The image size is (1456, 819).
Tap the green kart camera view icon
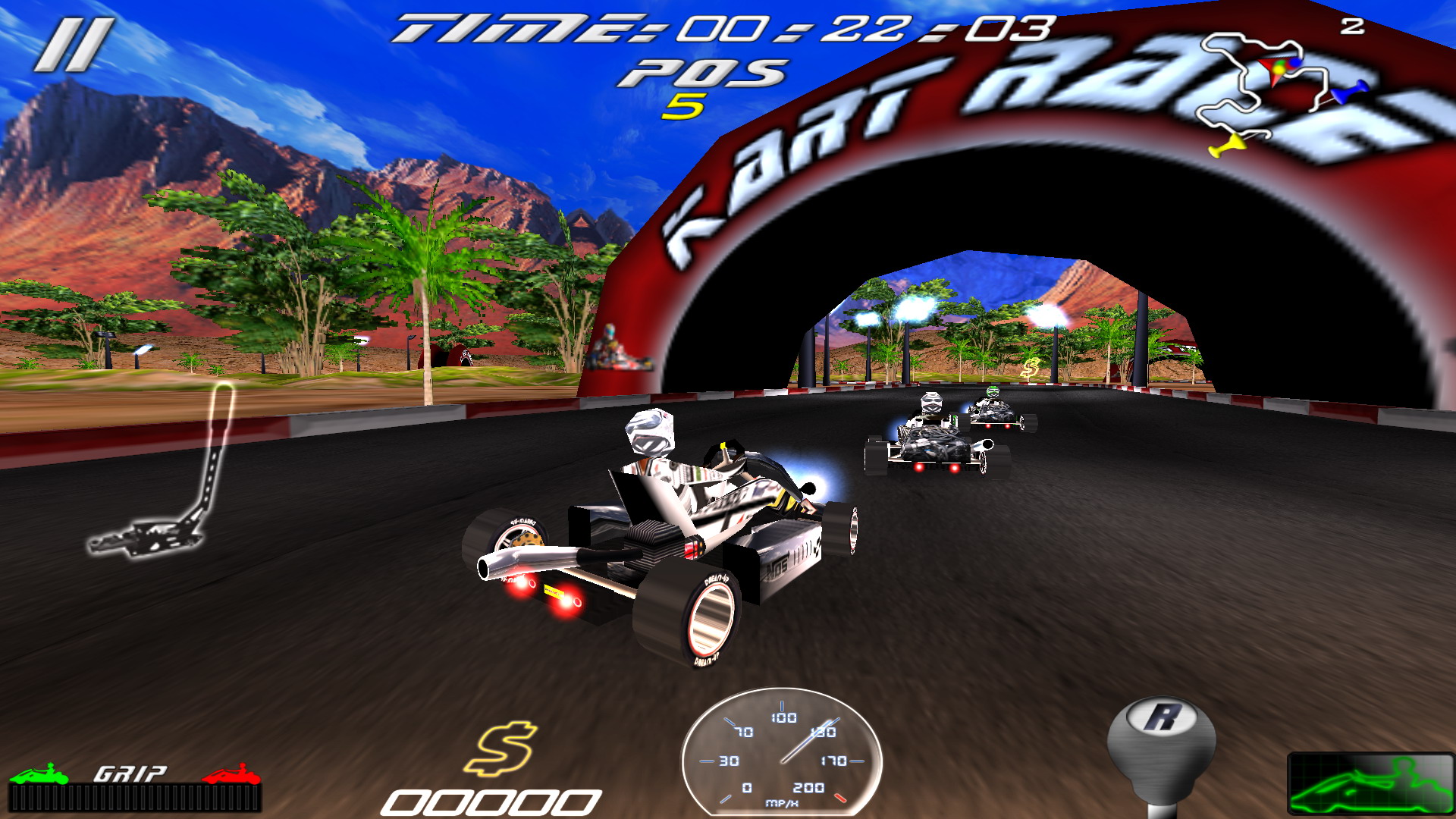(1370, 784)
